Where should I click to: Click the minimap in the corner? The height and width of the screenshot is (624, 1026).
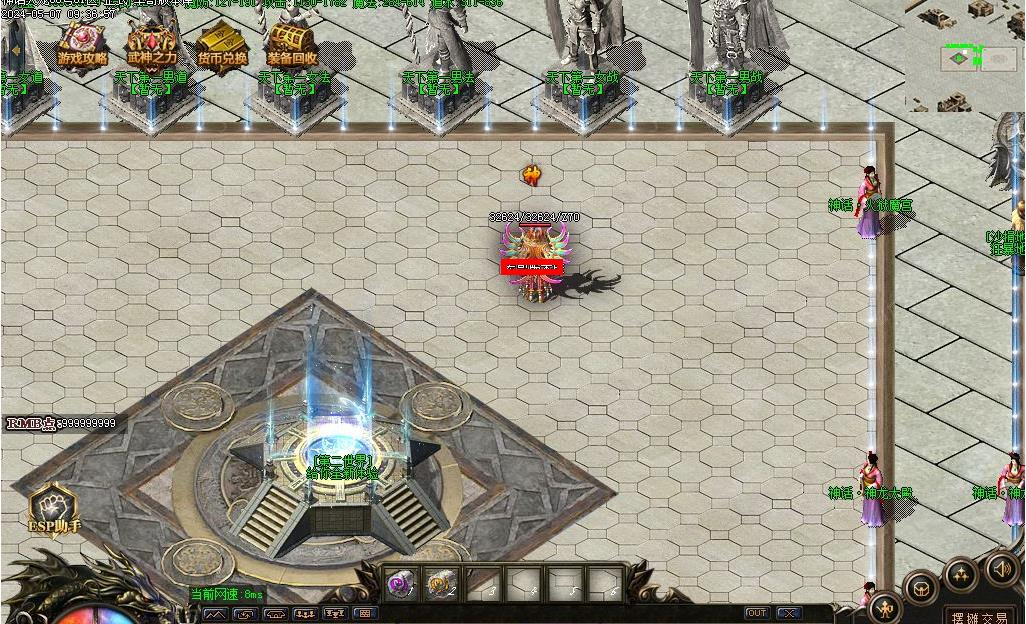coord(966,55)
